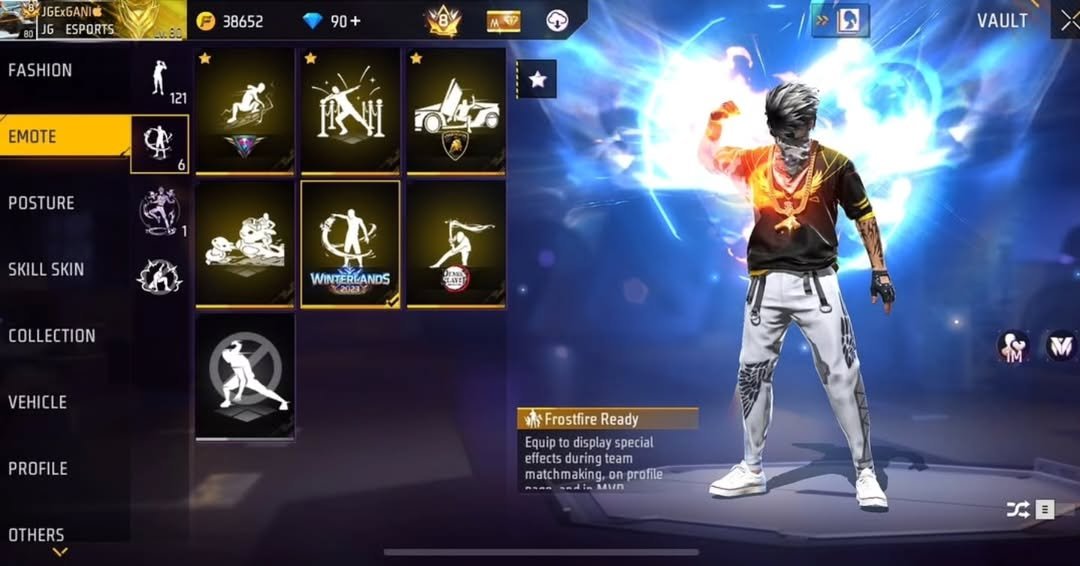Open the Skill Skin category
The image size is (1080, 566).
(x=46, y=269)
